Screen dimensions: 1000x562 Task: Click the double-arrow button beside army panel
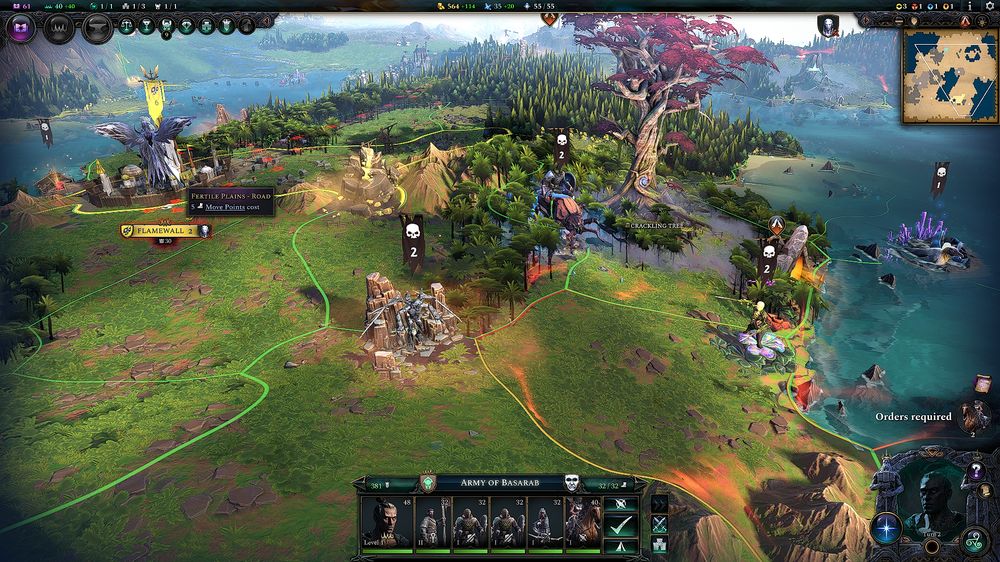pos(660,502)
